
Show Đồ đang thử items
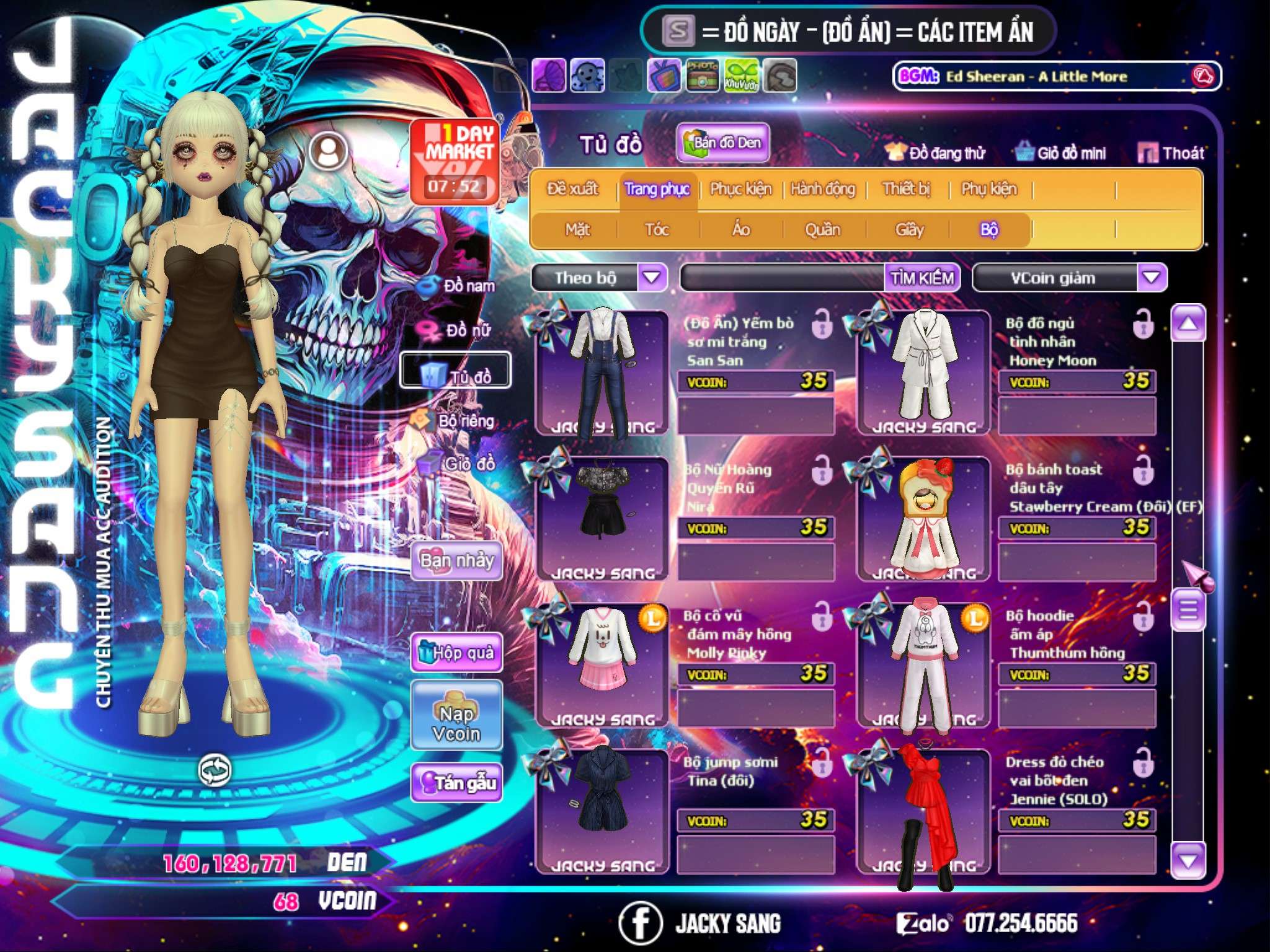click(x=936, y=153)
